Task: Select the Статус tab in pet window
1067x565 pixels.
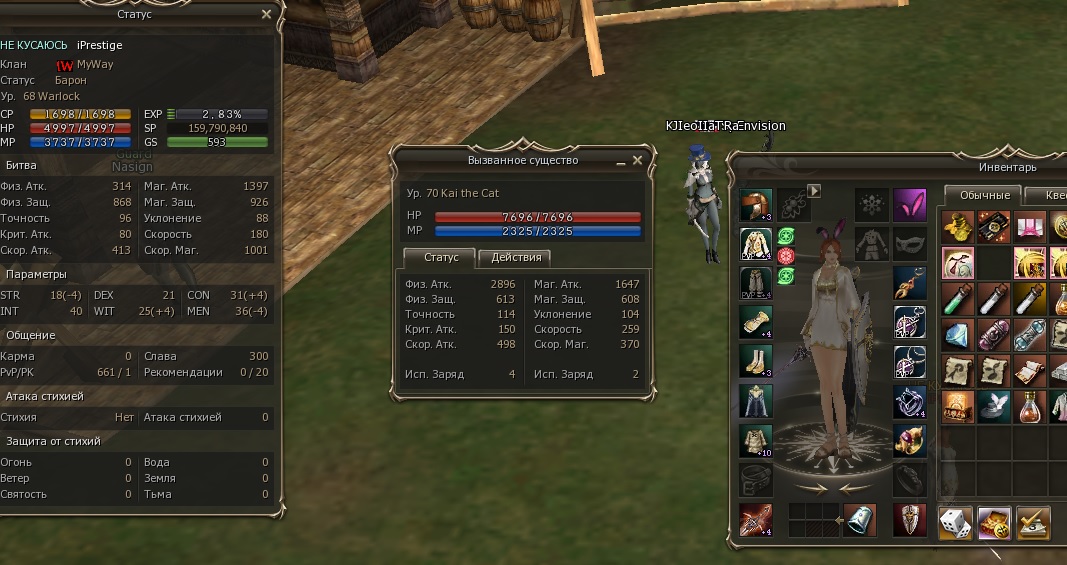Action: (441, 258)
